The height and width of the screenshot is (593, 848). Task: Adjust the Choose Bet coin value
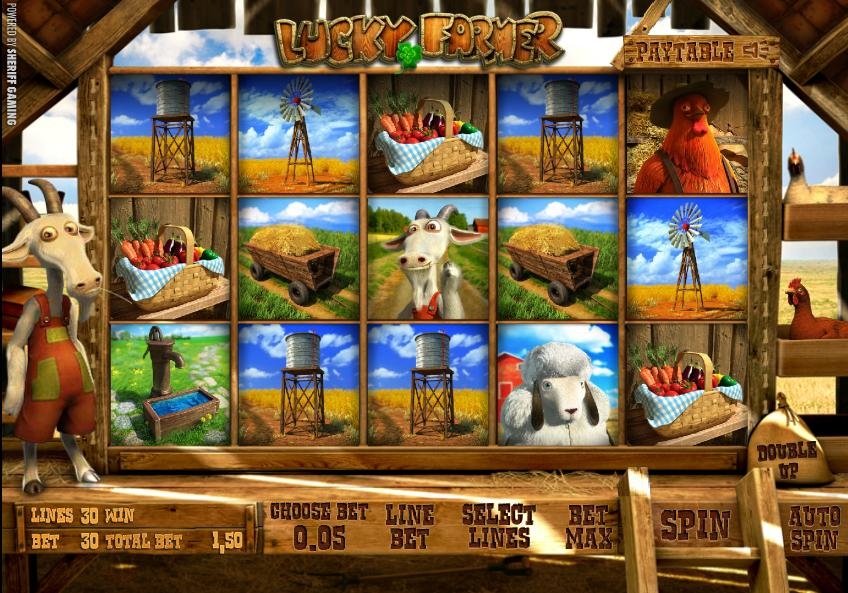319,526
